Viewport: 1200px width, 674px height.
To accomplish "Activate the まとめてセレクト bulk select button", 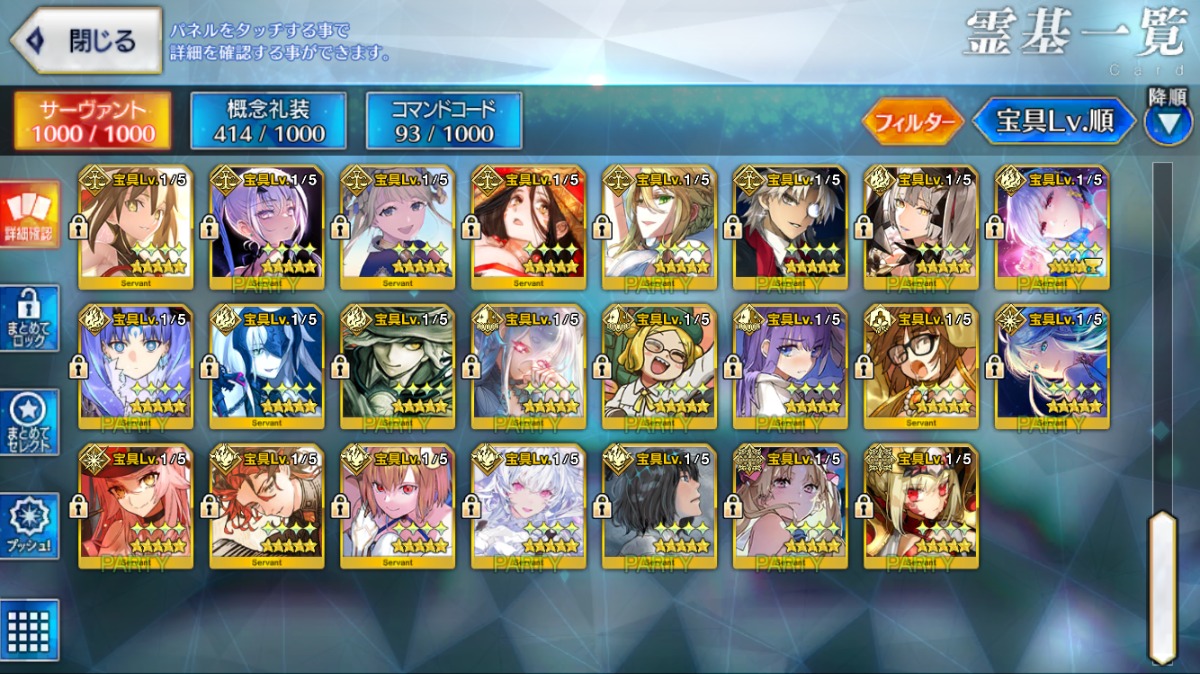I will click(x=30, y=423).
